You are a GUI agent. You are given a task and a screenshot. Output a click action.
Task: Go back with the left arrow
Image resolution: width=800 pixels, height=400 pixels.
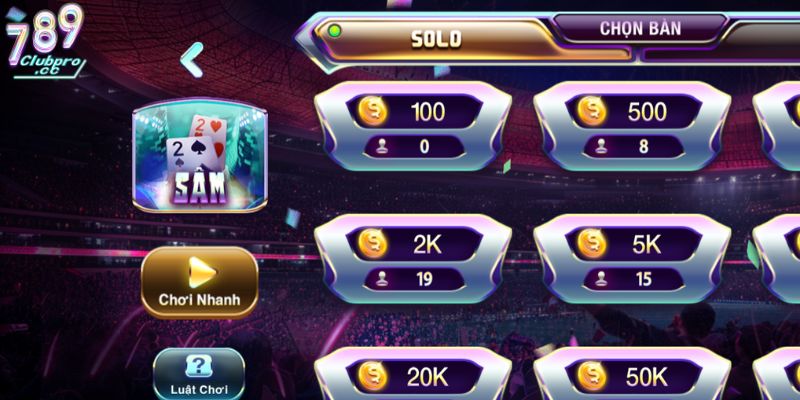[191, 60]
